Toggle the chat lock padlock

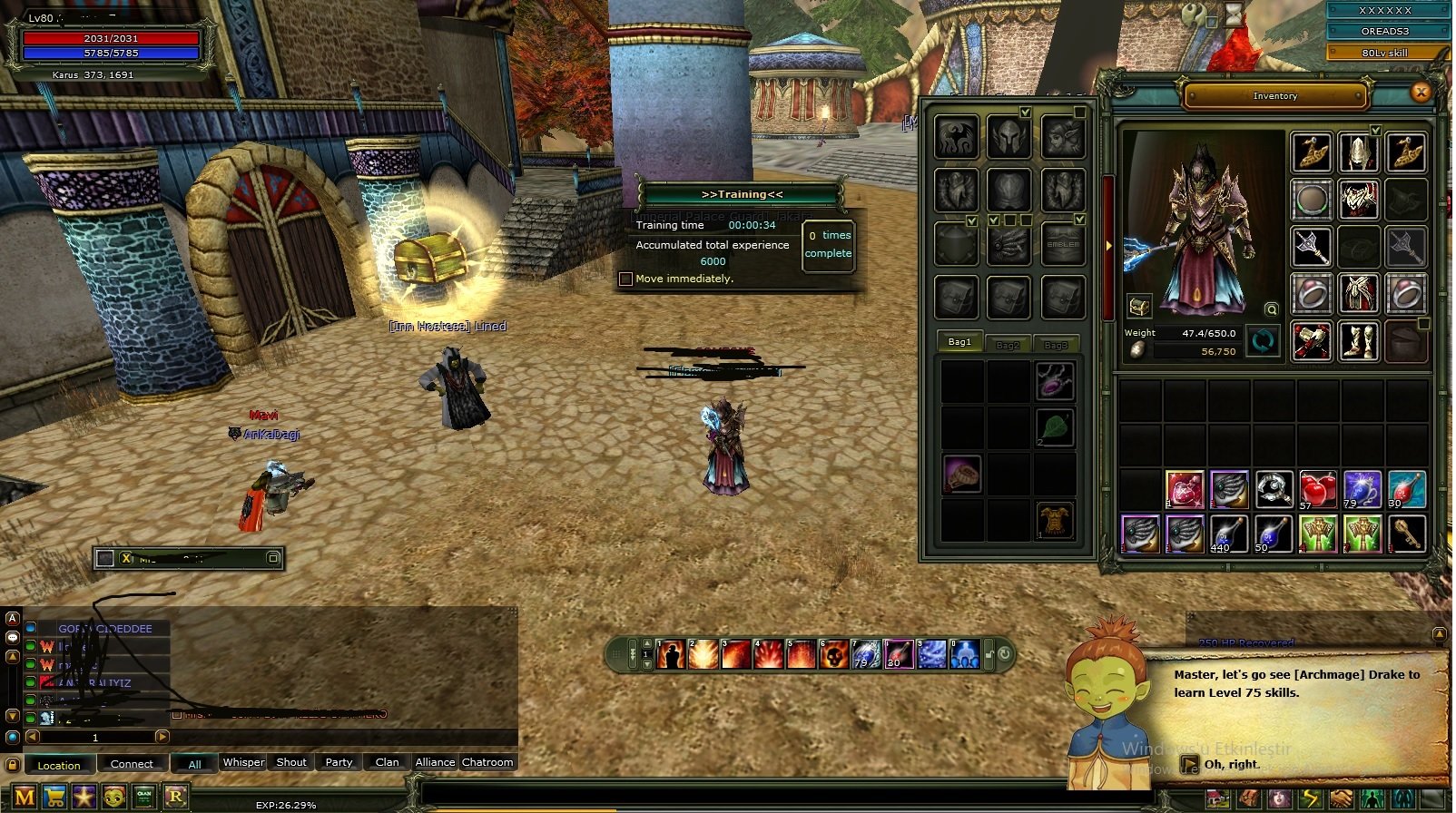point(13,764)
